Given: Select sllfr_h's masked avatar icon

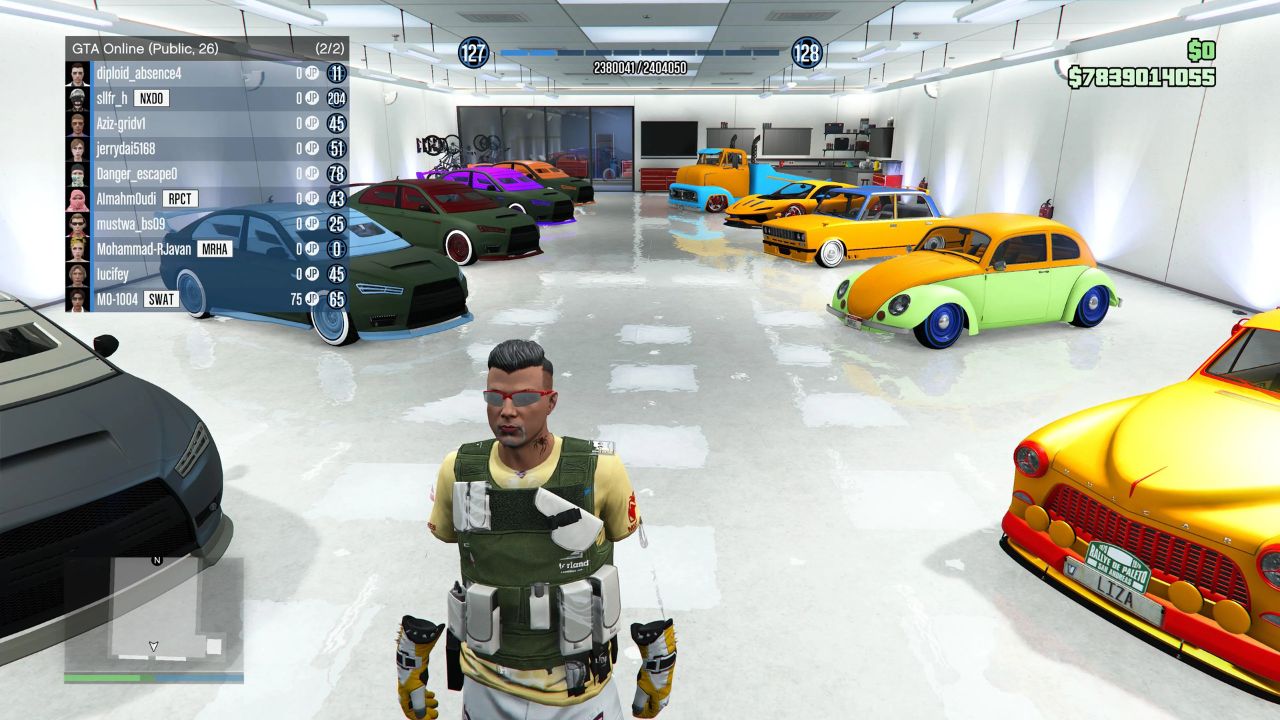Looking at the screenshot, I should pyautogui.click(x=75, y=99).
